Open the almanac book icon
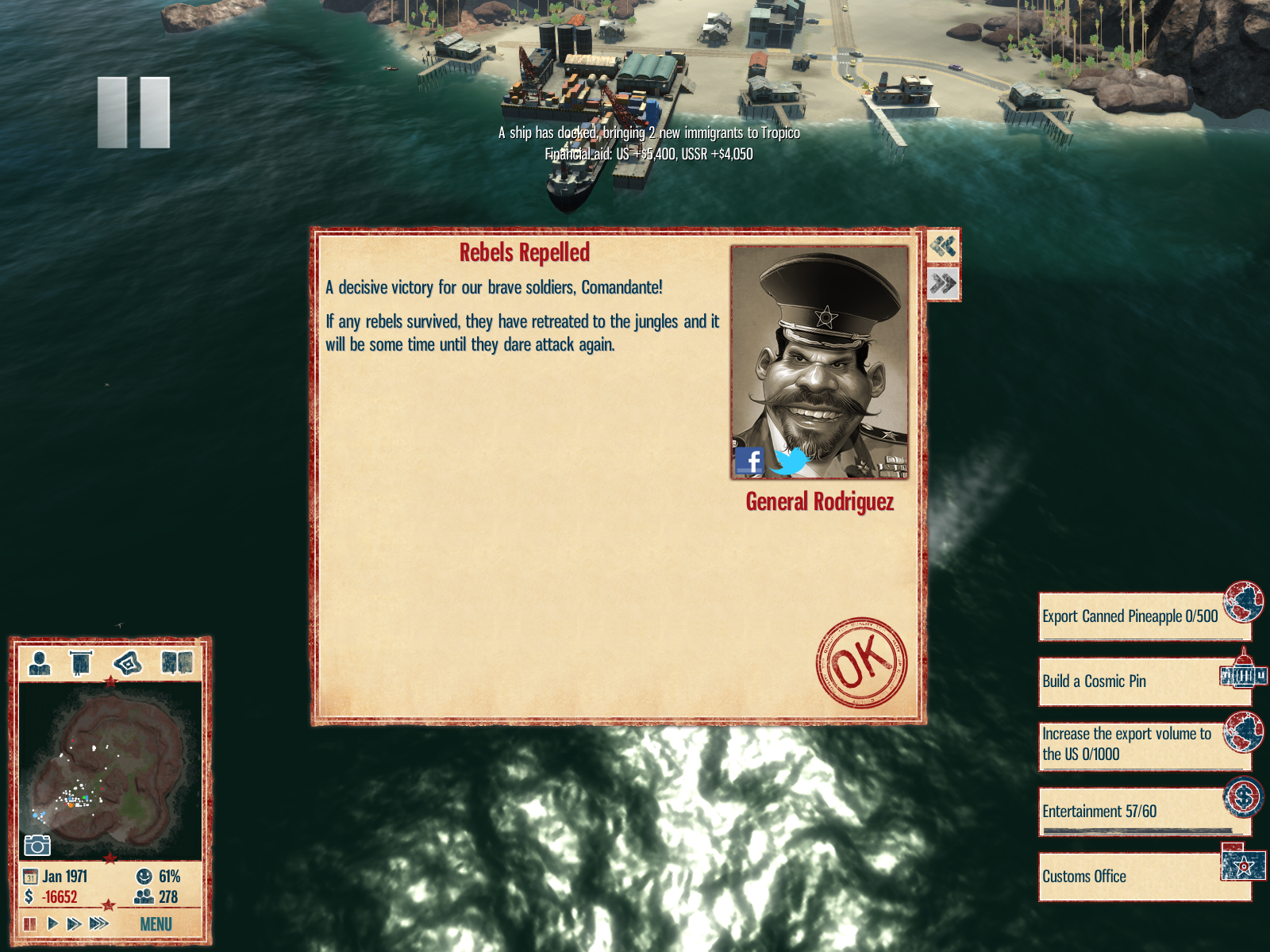1270x952 pixels. (x=176, y=662)
